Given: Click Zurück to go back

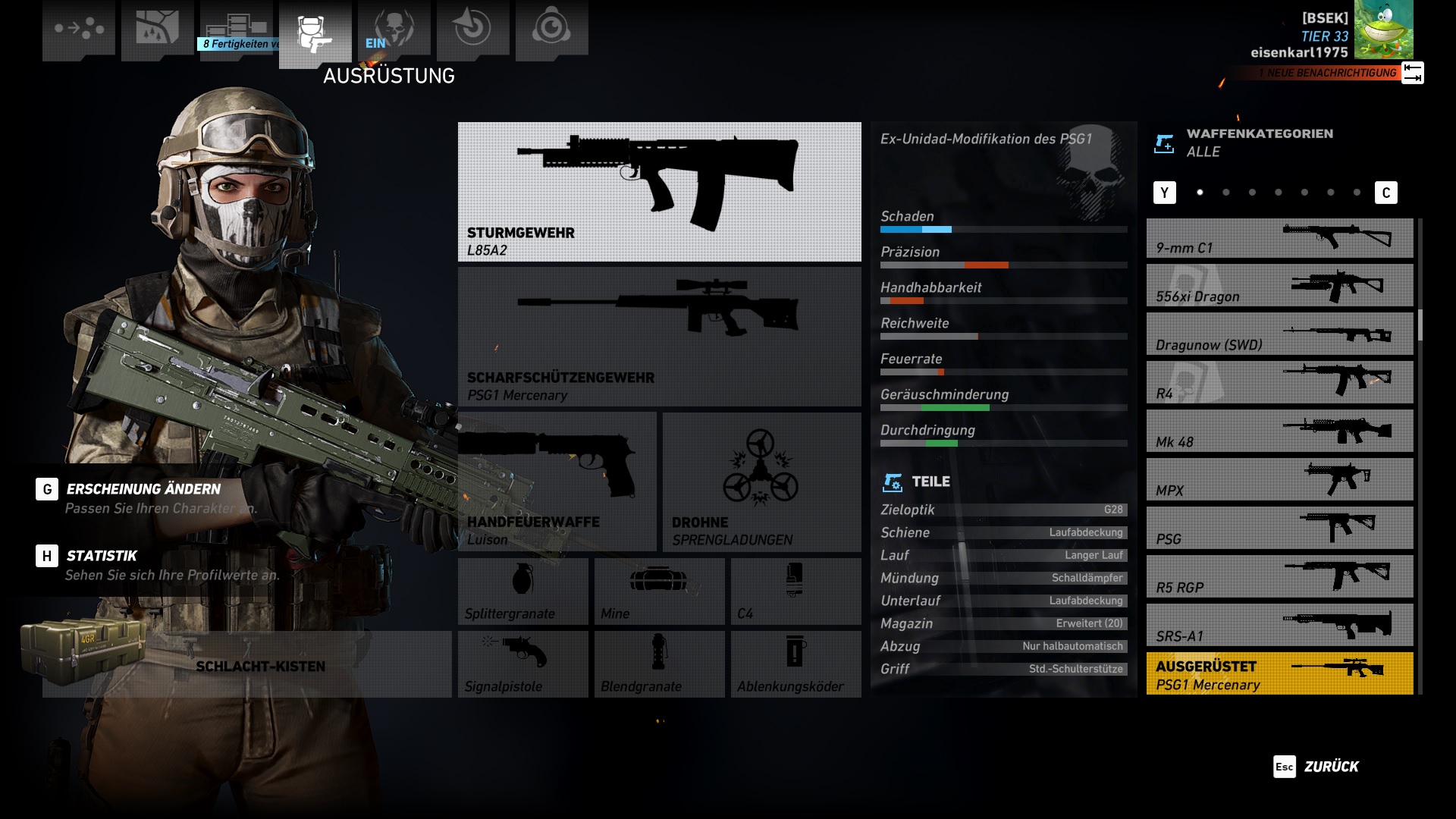Looking at the screenshot, I should click(1317, 767).
